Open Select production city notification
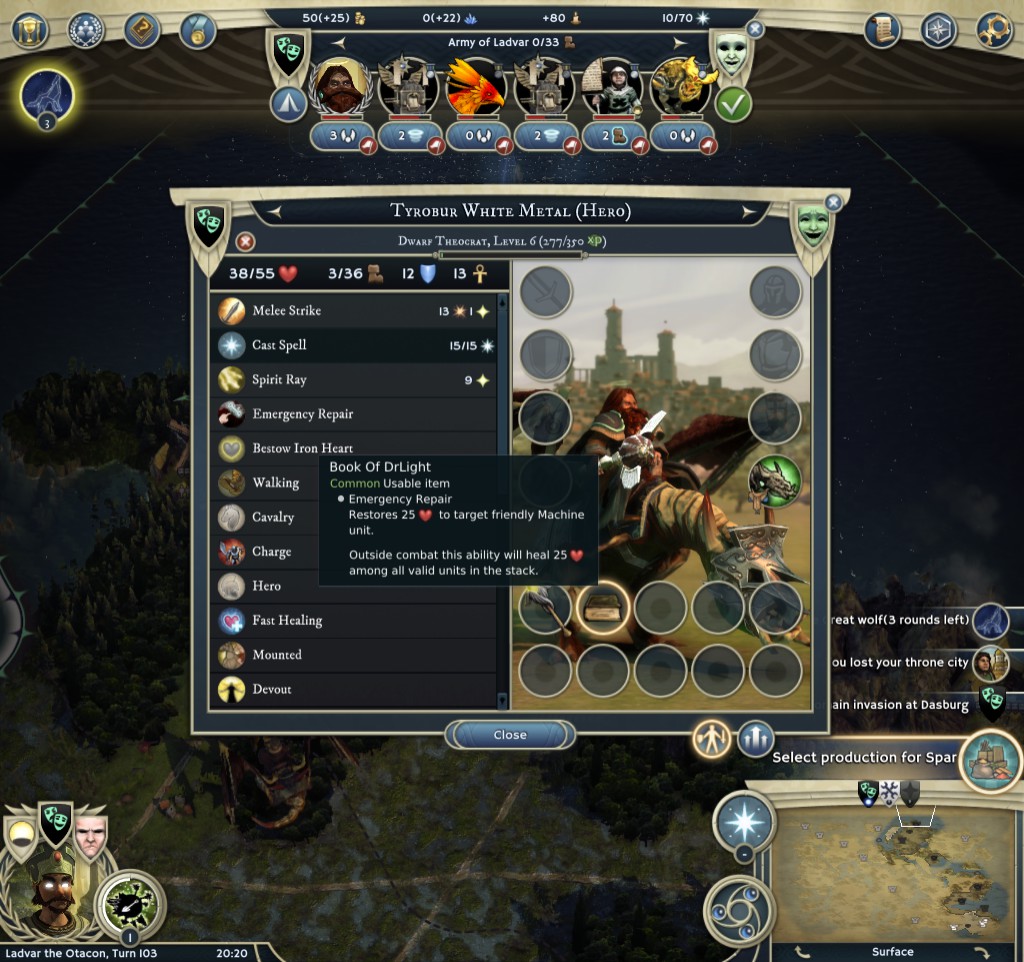This screenshot has width=1024, height=962. 990,758
